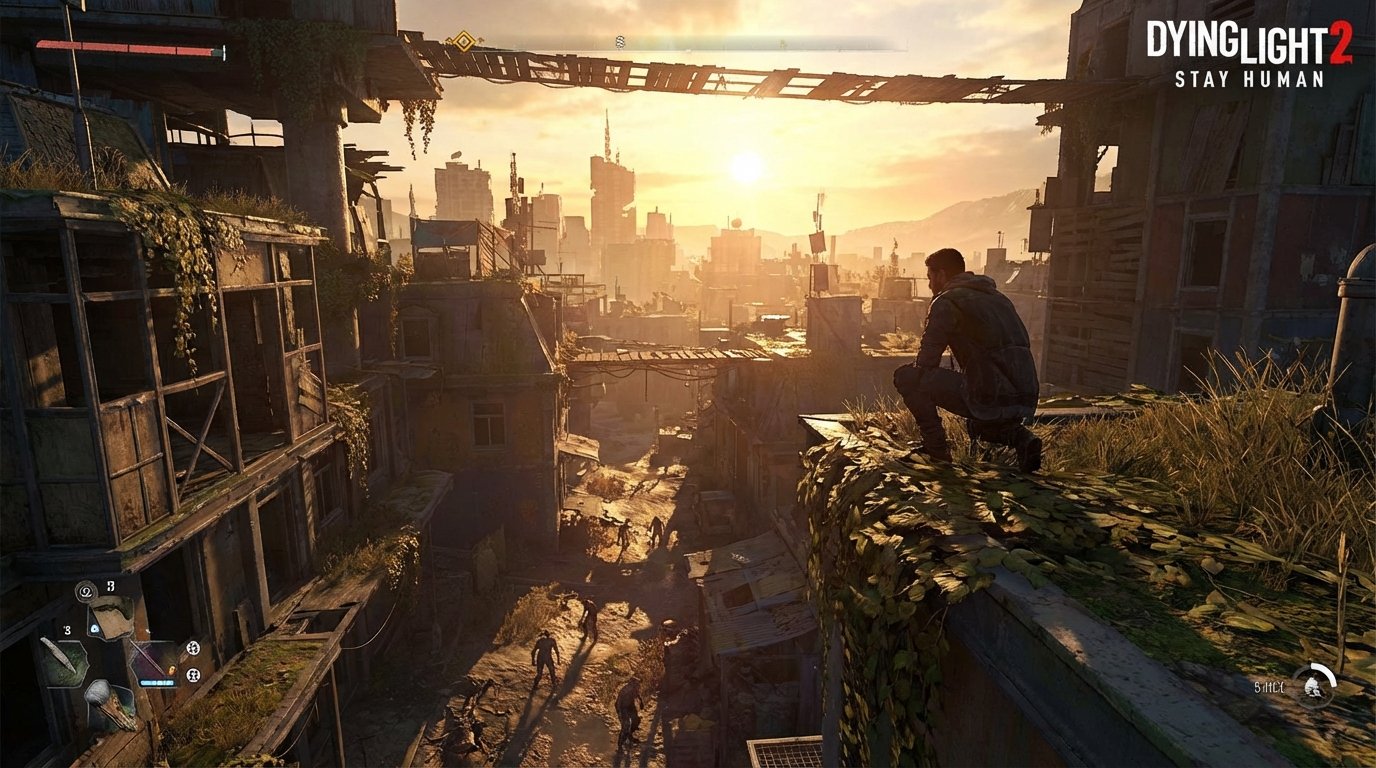1376x768 pixels.
Task: Click the lower circular mod gear icon
Action: 192,674
